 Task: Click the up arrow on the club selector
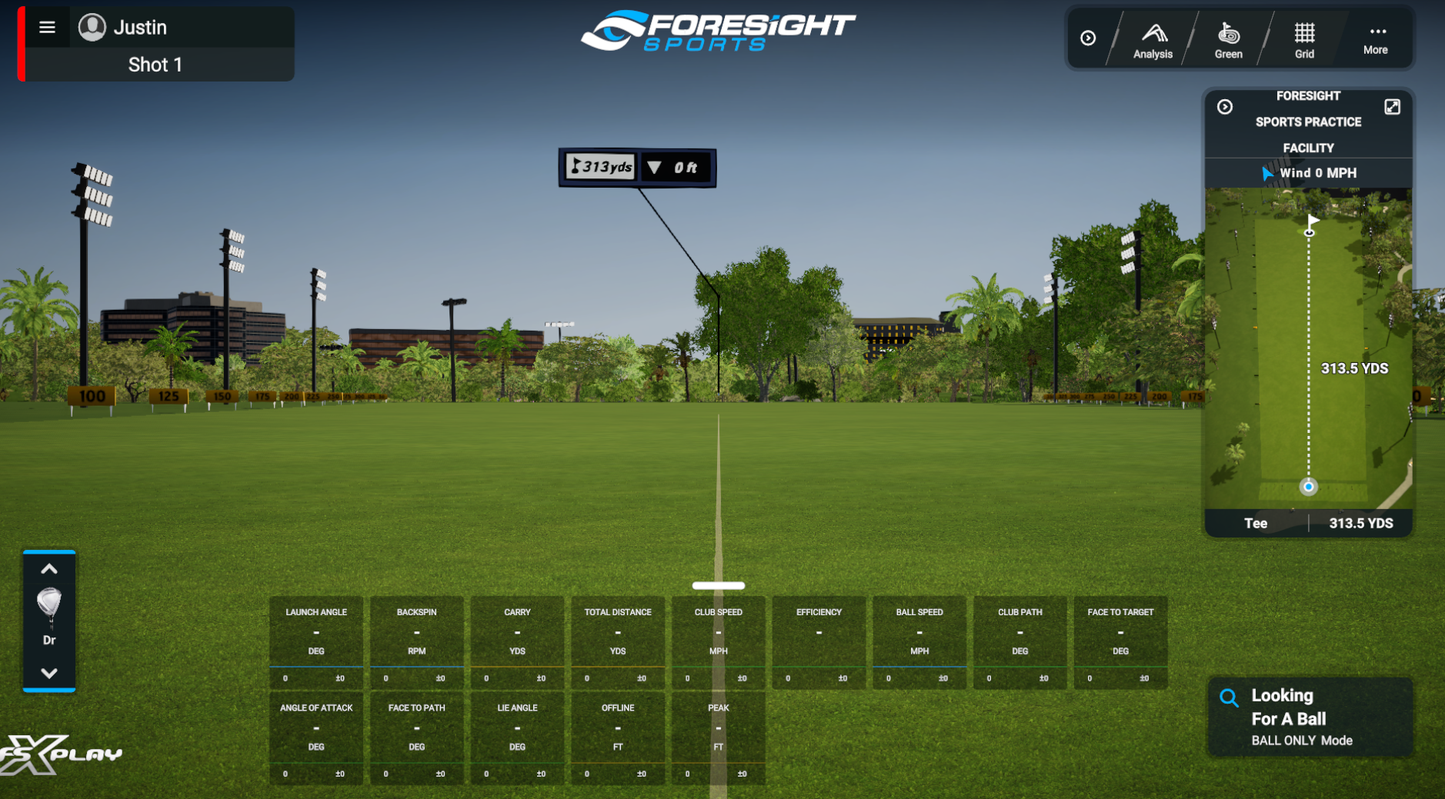[x=49, y=568]
